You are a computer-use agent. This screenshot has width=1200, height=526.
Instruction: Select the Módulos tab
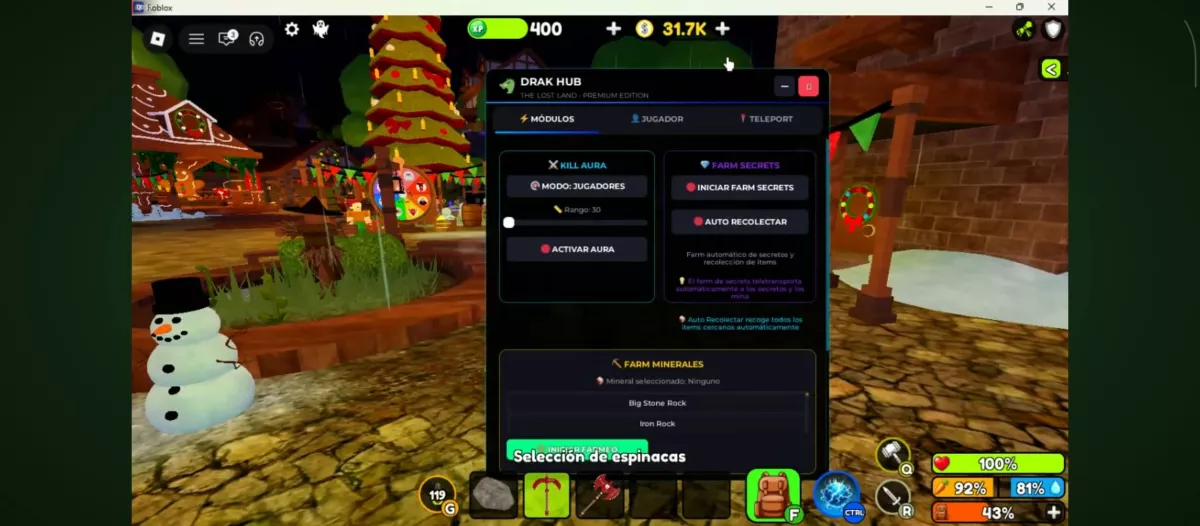click(x=547, y=119)
